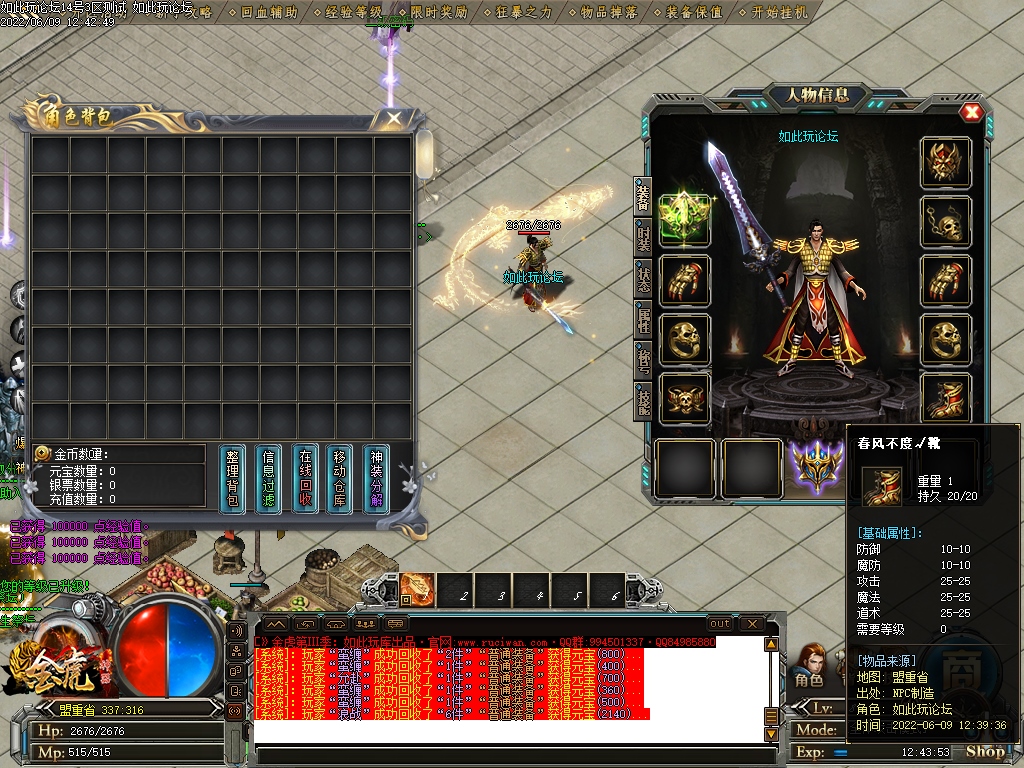1024x768 pixels.
Task: Close the 人物信息 character window
Action: (x=970, y=112)
